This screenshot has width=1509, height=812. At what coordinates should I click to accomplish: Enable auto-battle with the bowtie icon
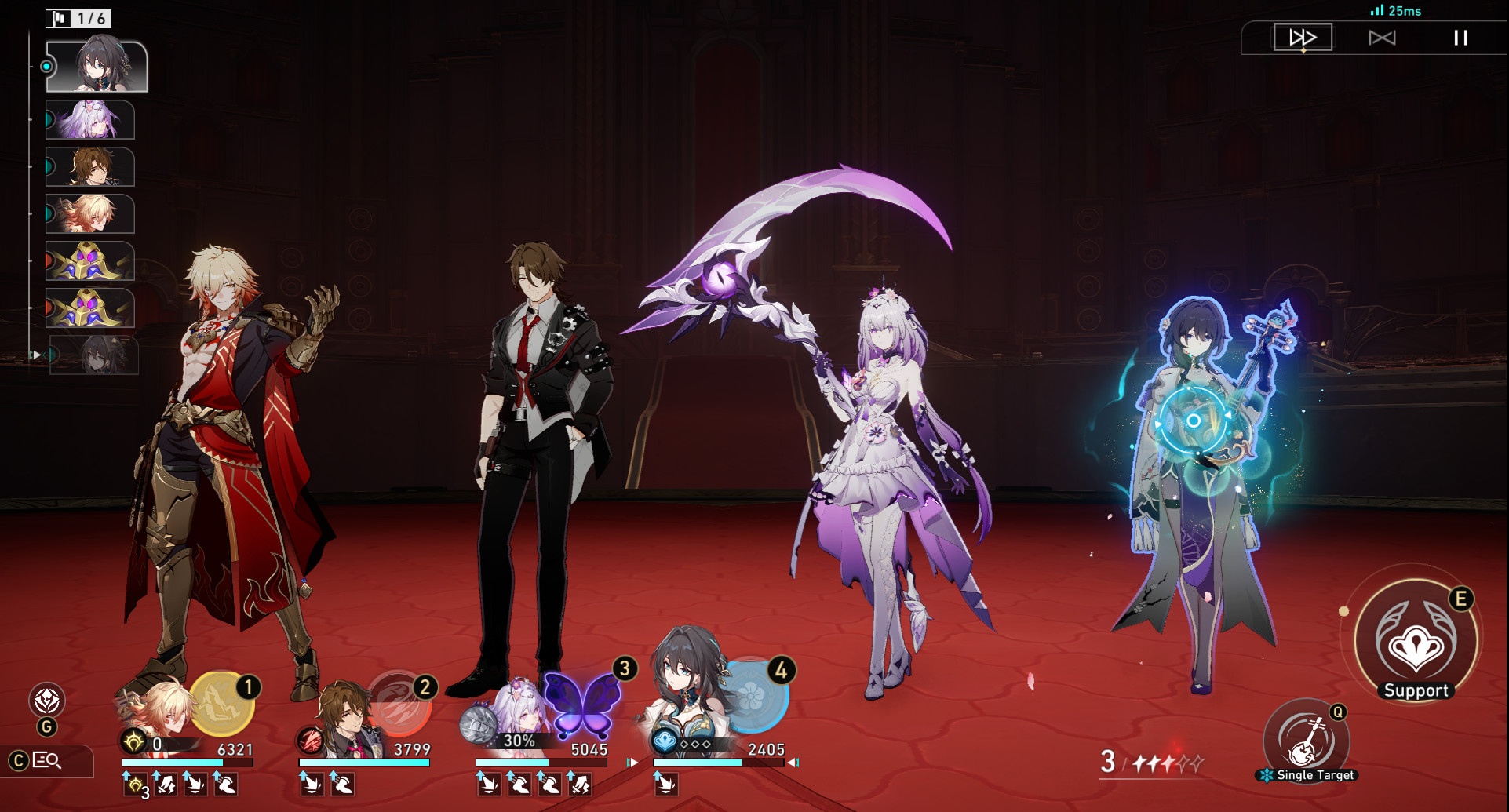point(1382,37)
